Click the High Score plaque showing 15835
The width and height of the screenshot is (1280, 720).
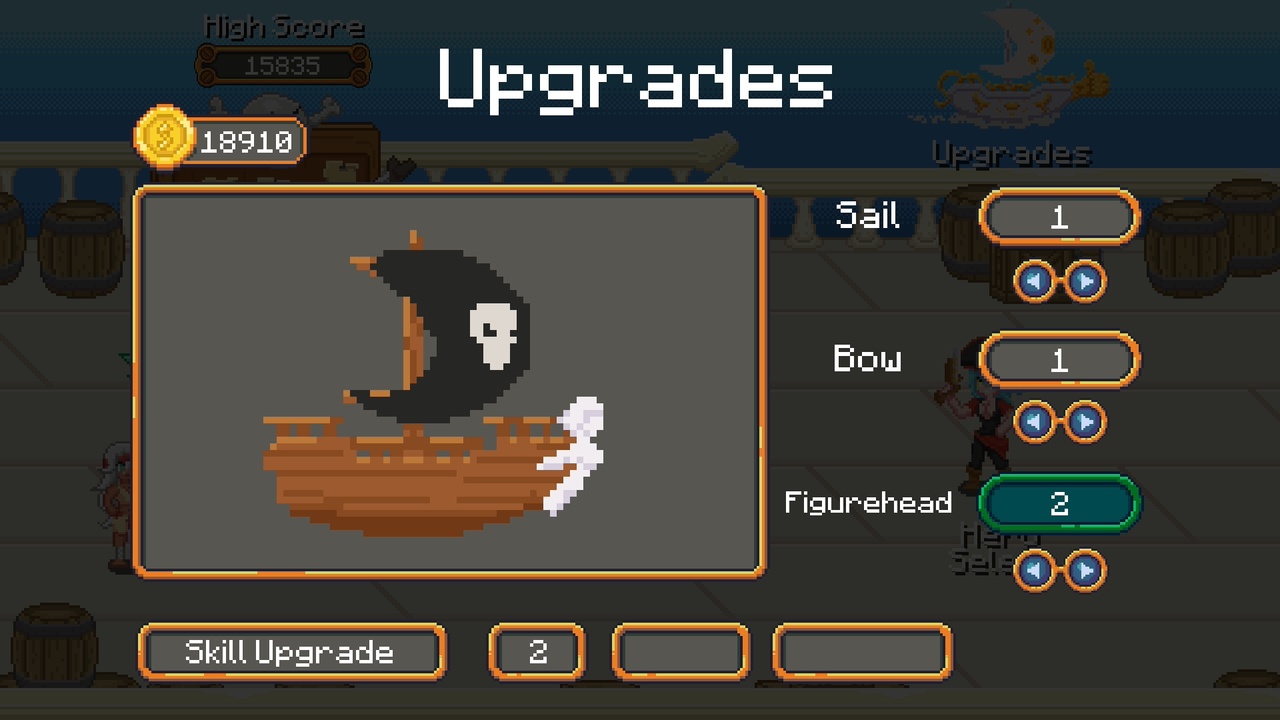coord(283,62)
